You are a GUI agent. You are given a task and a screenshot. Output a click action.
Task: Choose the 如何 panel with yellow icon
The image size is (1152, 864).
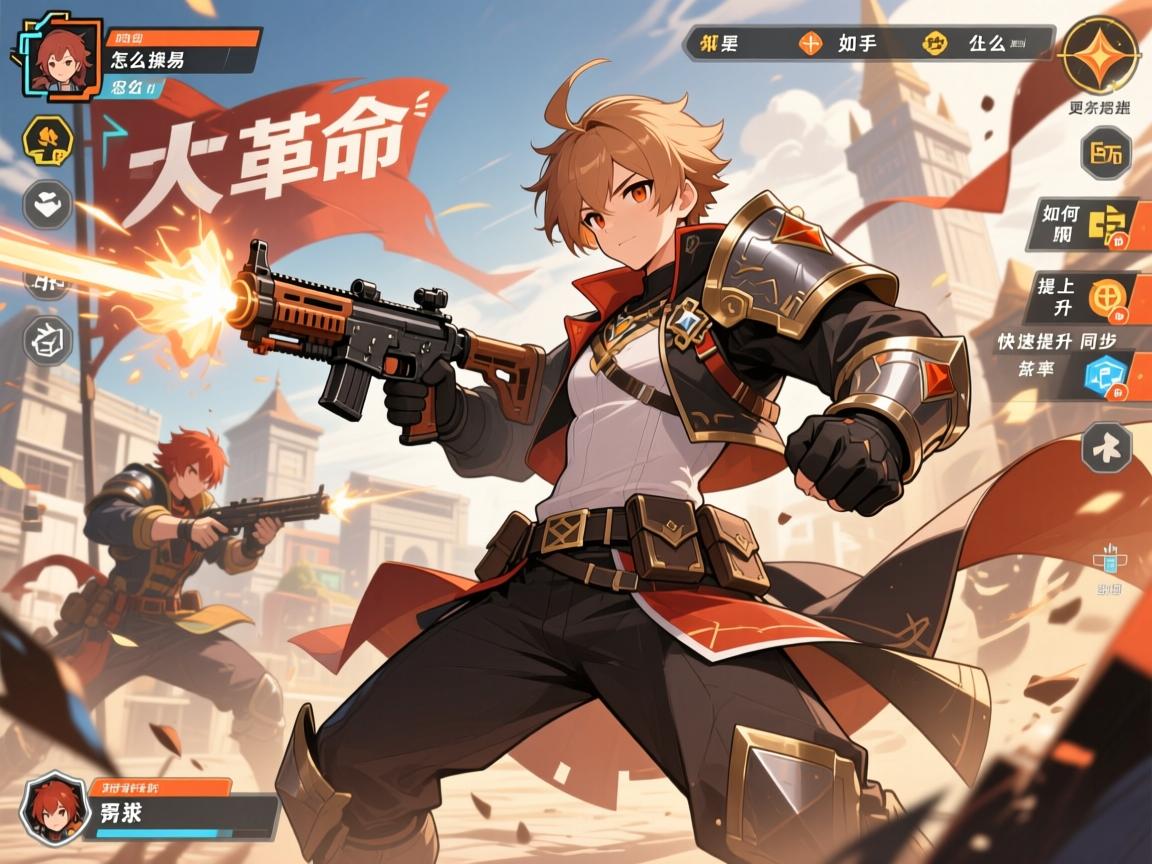coord(1088,225)
